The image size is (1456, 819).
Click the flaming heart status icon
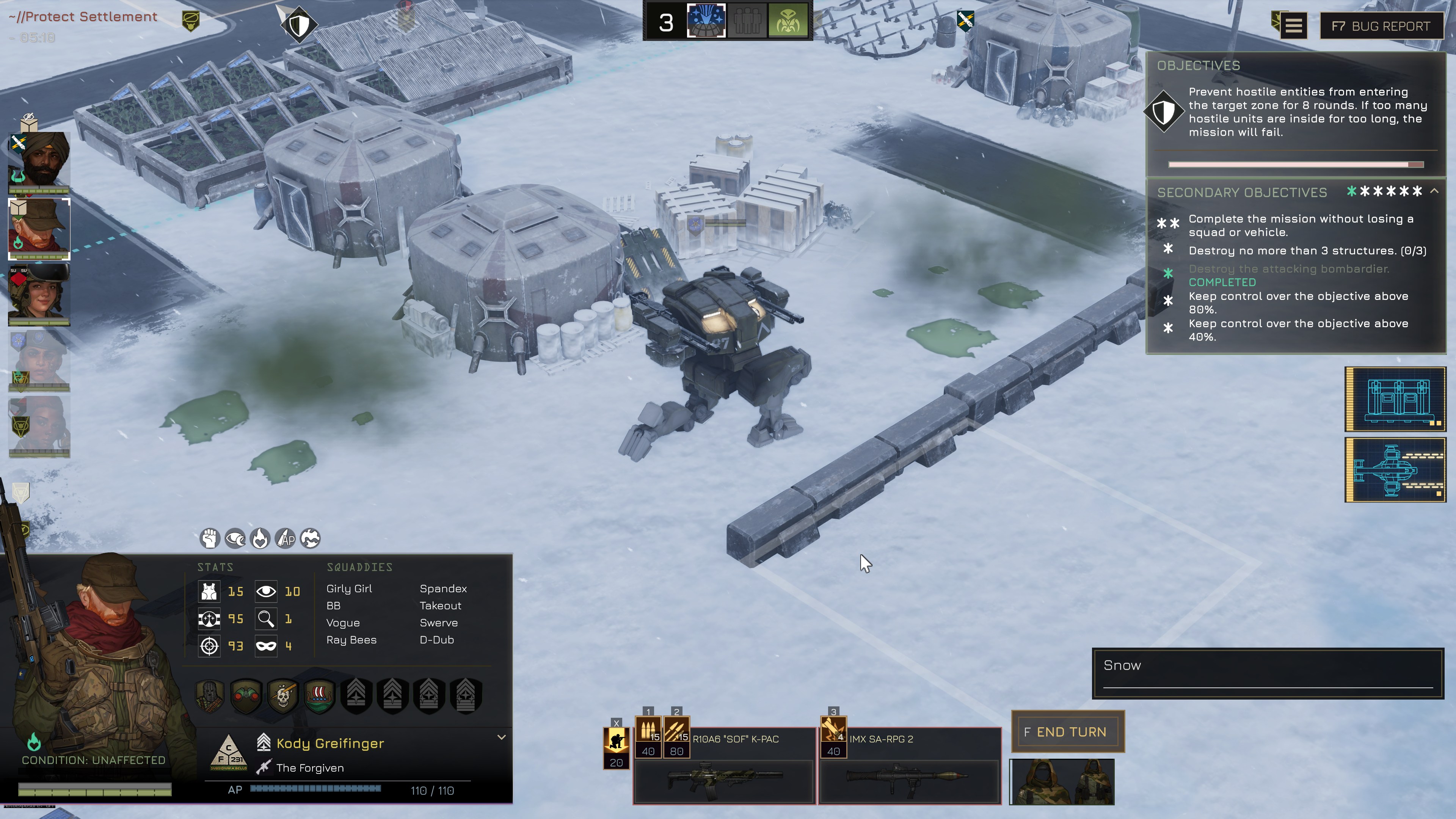click(x=260, y=538)
